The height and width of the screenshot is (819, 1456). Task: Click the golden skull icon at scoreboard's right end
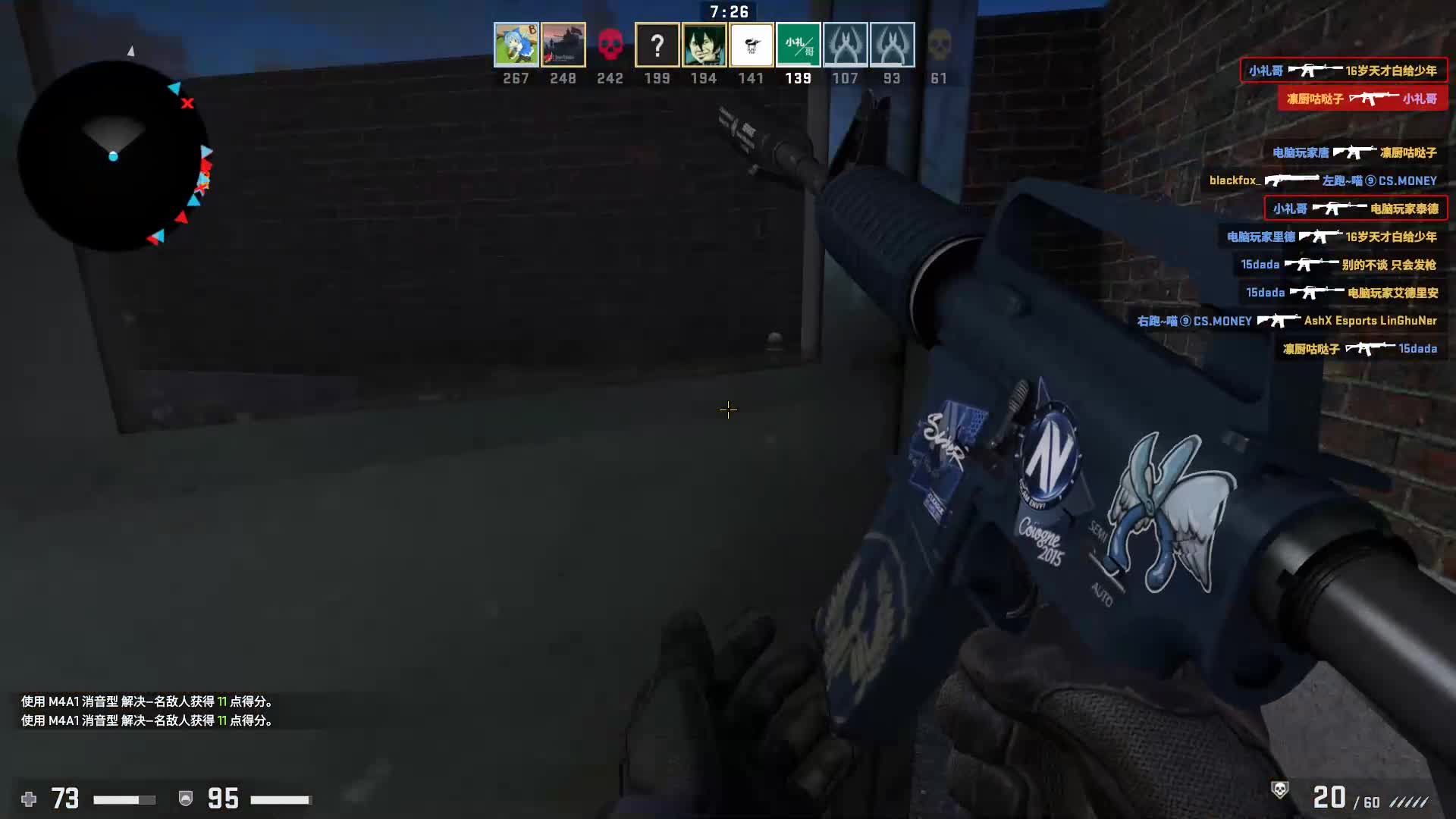tap(940, 44)
